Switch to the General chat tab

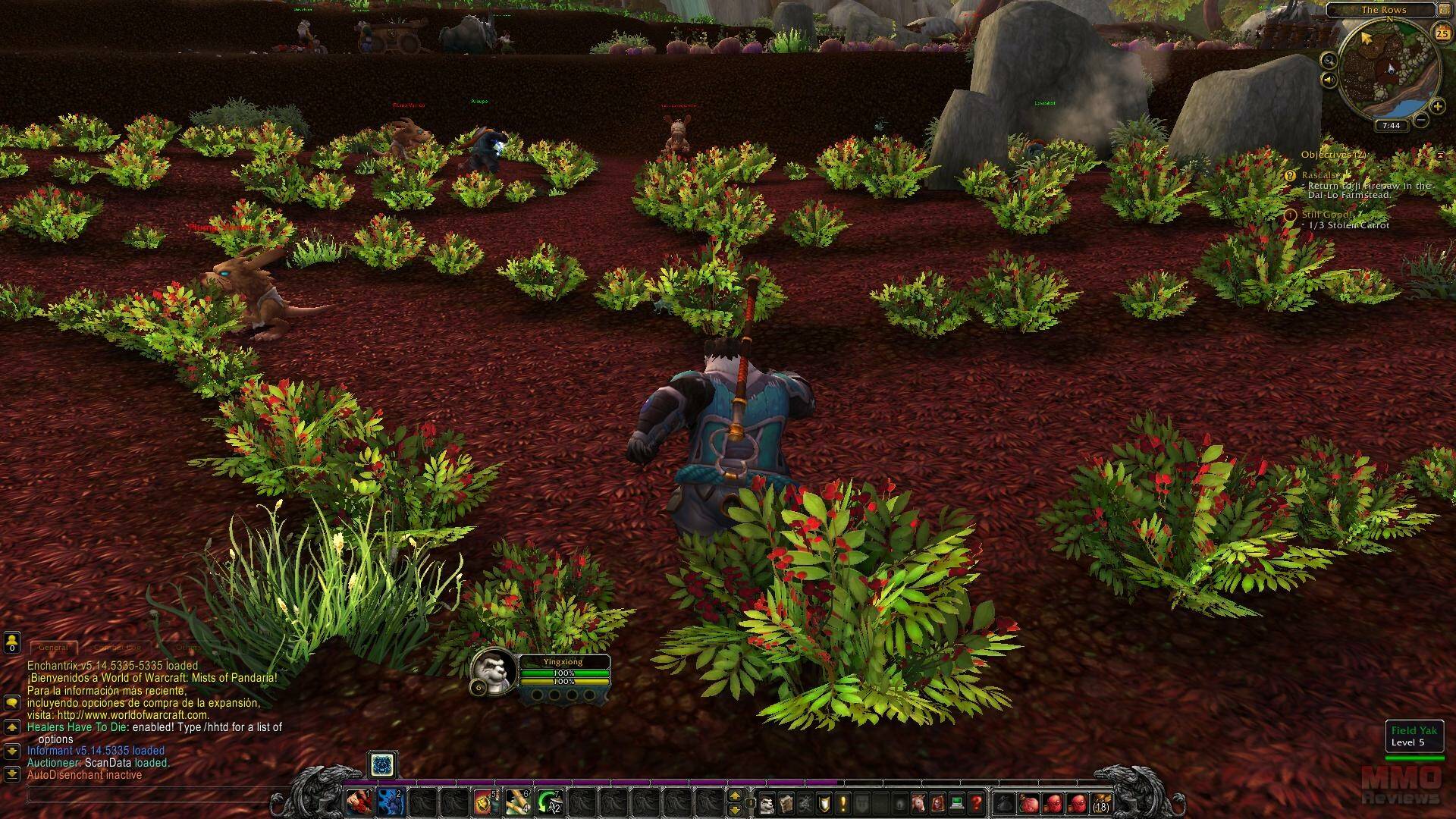click(x=53, y=648)
